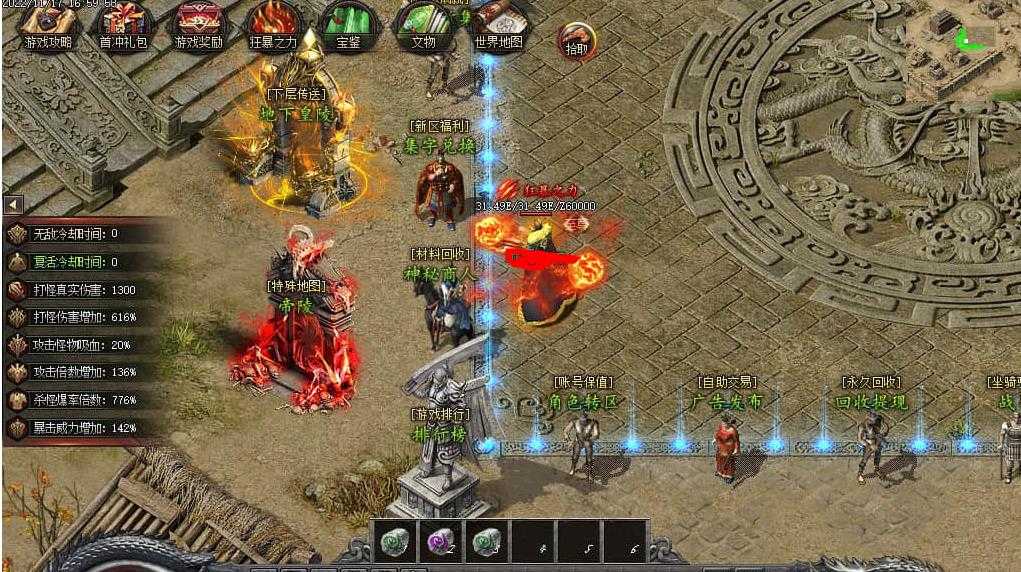Click the round 拾取 pickup button

coord(577,42)
